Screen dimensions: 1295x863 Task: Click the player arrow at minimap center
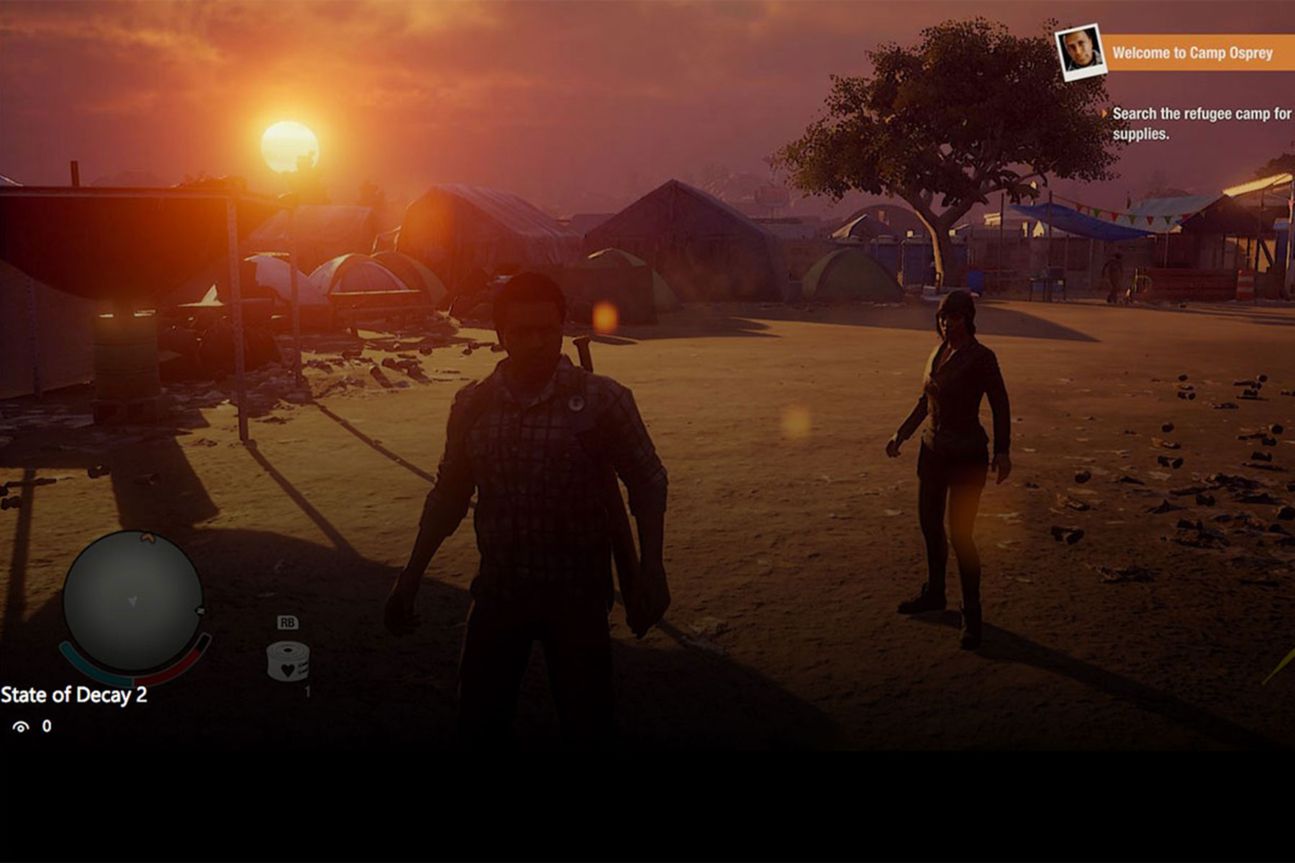pyautogui.click(x=133, y=601)
